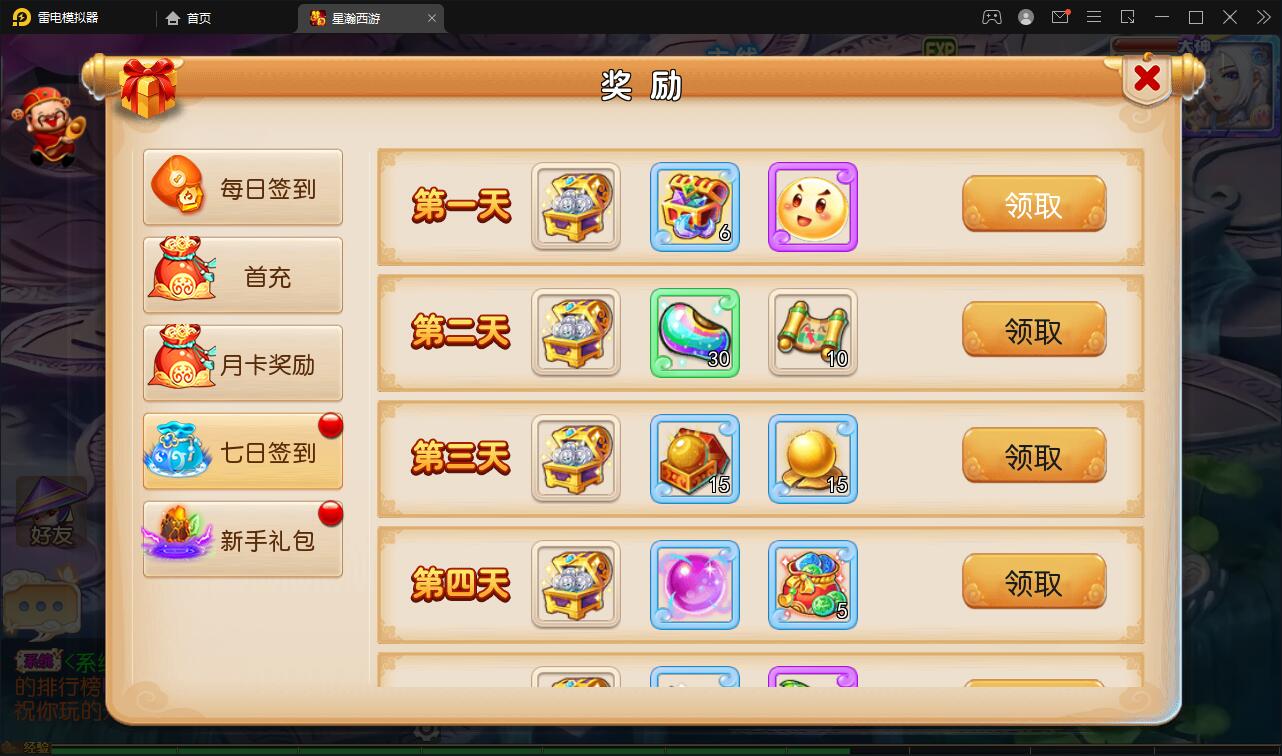Click the scroll item showing 10 on 第二天
This screenshot has height=756, width=1282.
point(812,332)
